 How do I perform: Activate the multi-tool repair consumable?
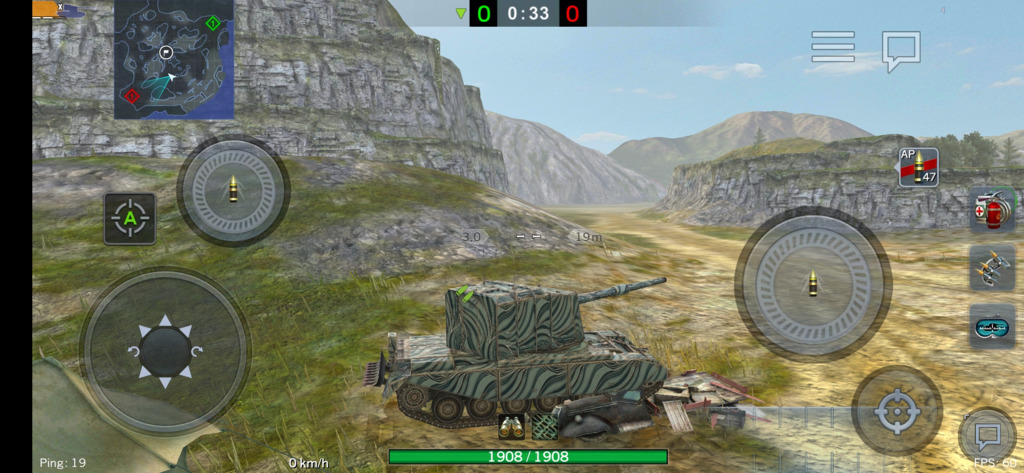992,268
